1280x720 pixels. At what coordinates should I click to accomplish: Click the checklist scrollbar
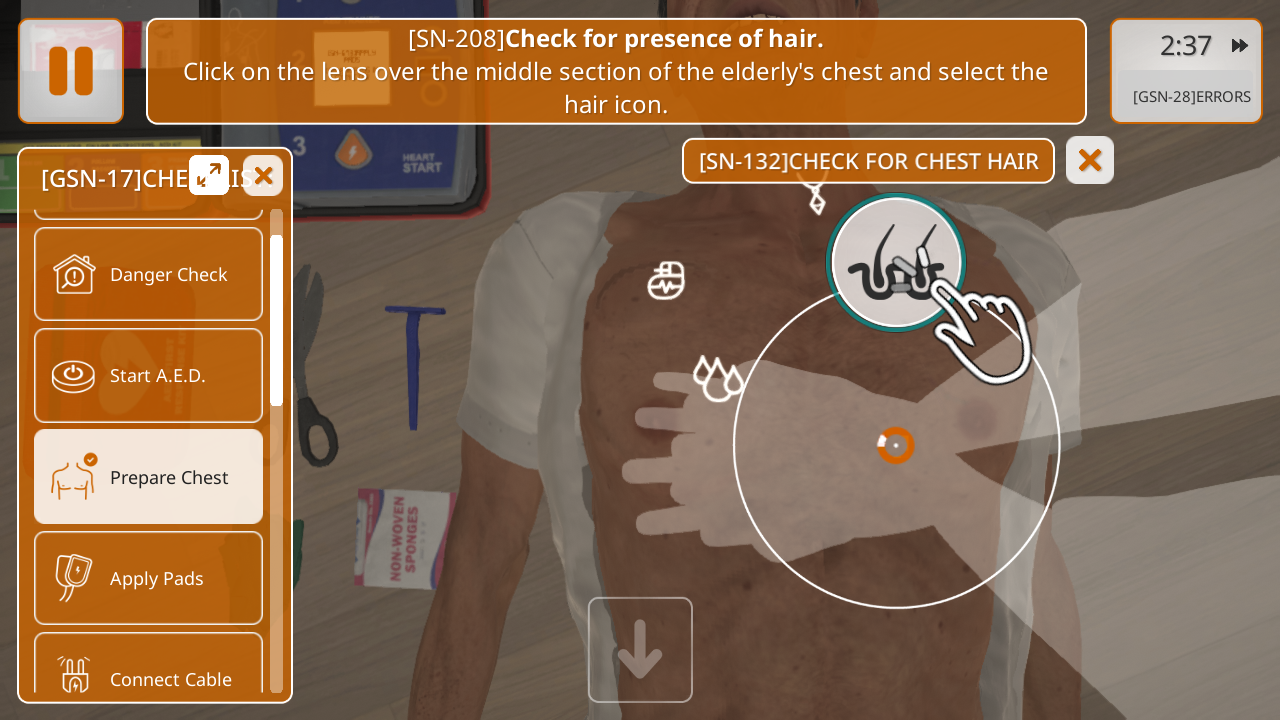click(276, 320)
